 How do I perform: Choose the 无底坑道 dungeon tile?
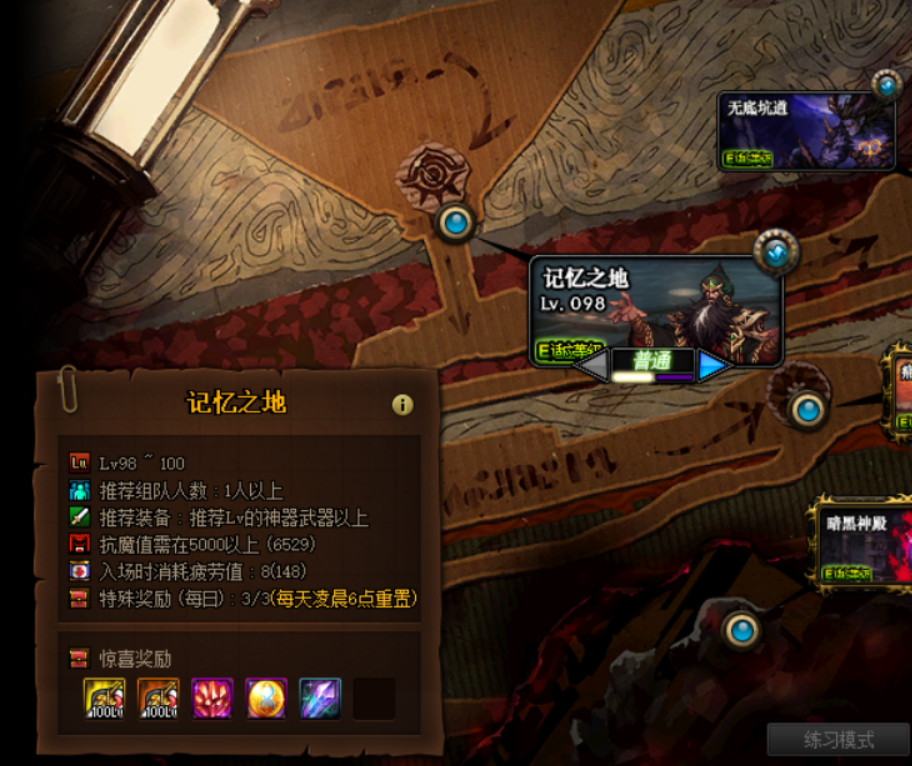(806, 132)
